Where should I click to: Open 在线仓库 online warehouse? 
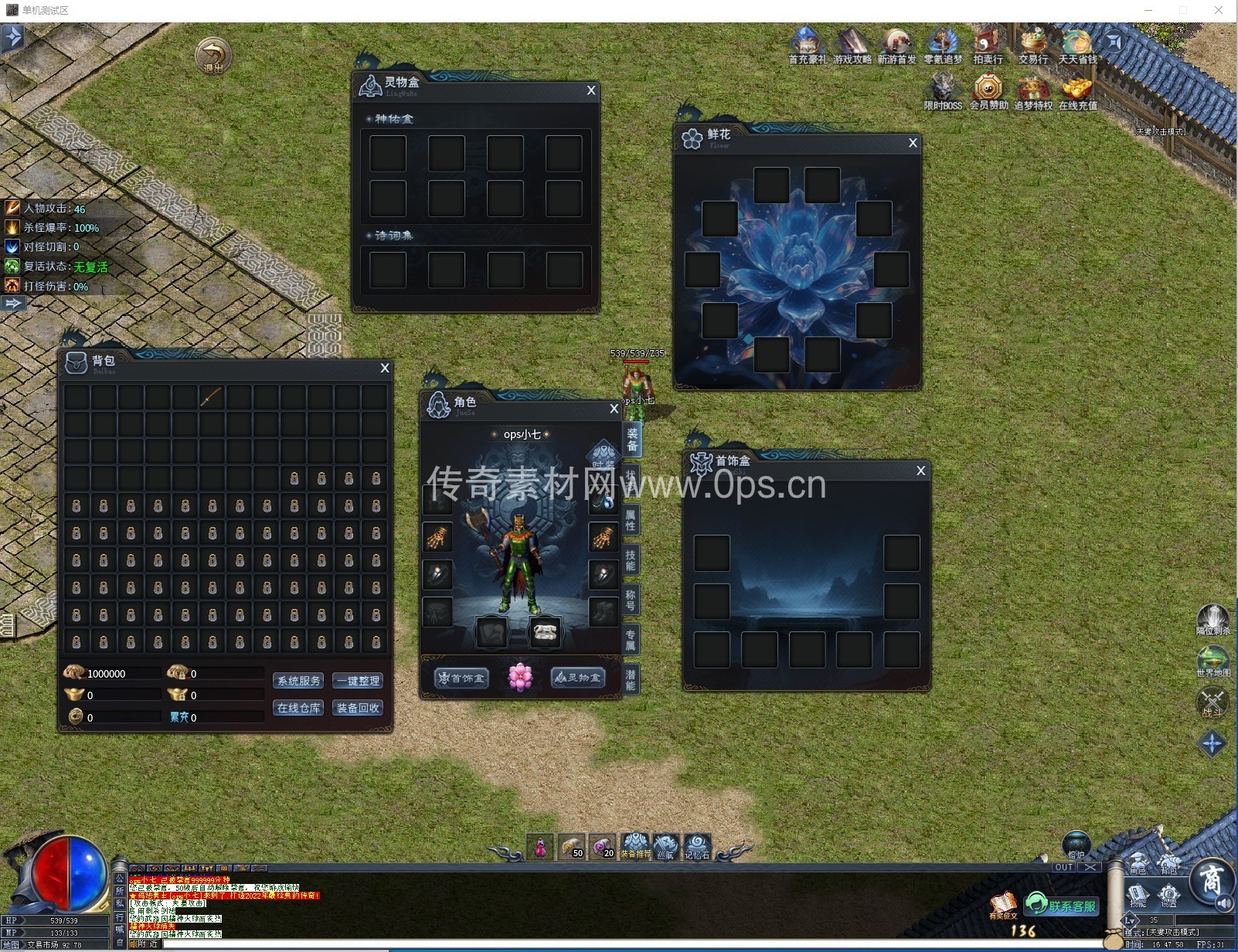(299, 708)
